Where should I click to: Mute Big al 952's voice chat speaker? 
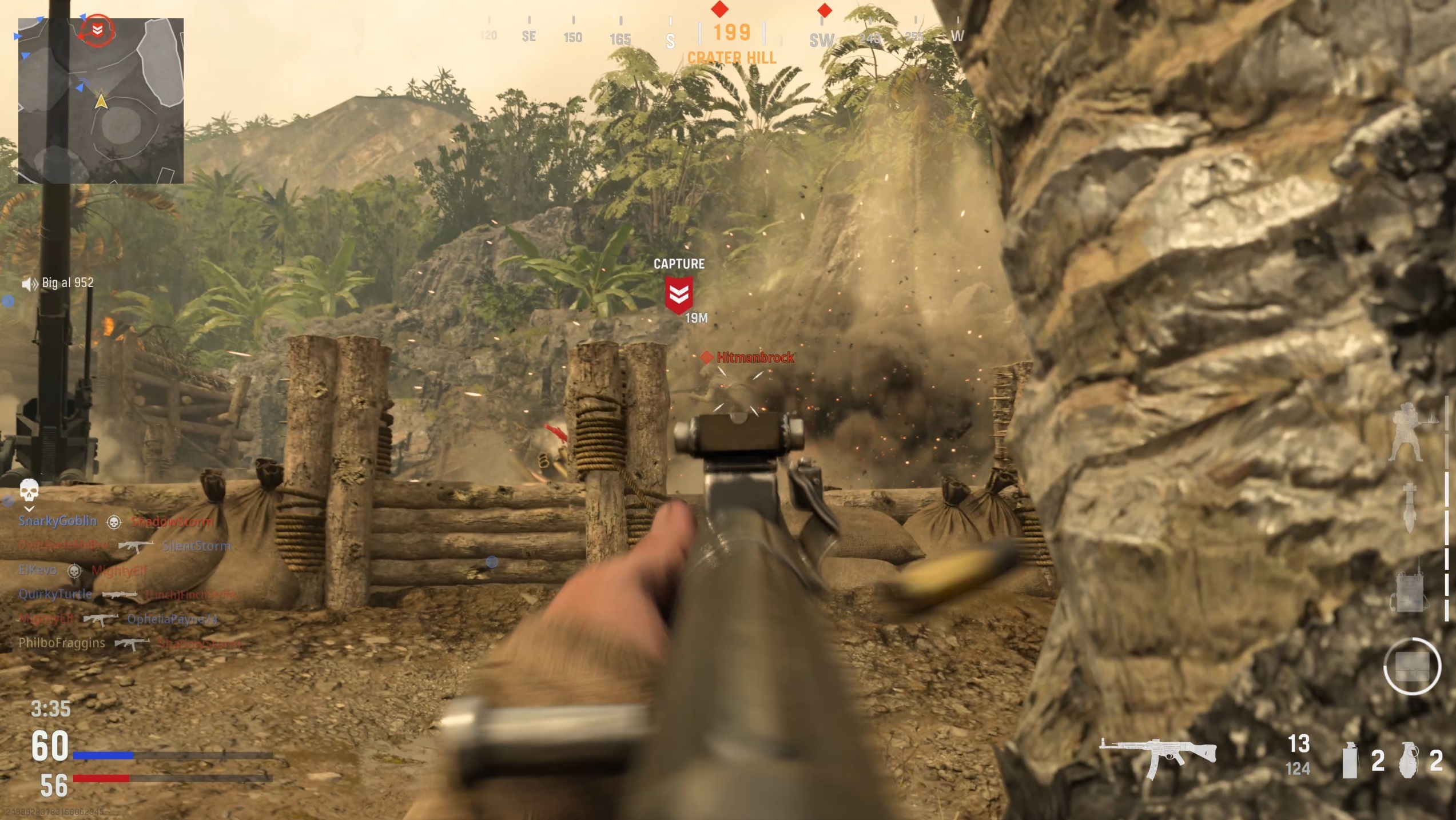click(x=29, y=283)
